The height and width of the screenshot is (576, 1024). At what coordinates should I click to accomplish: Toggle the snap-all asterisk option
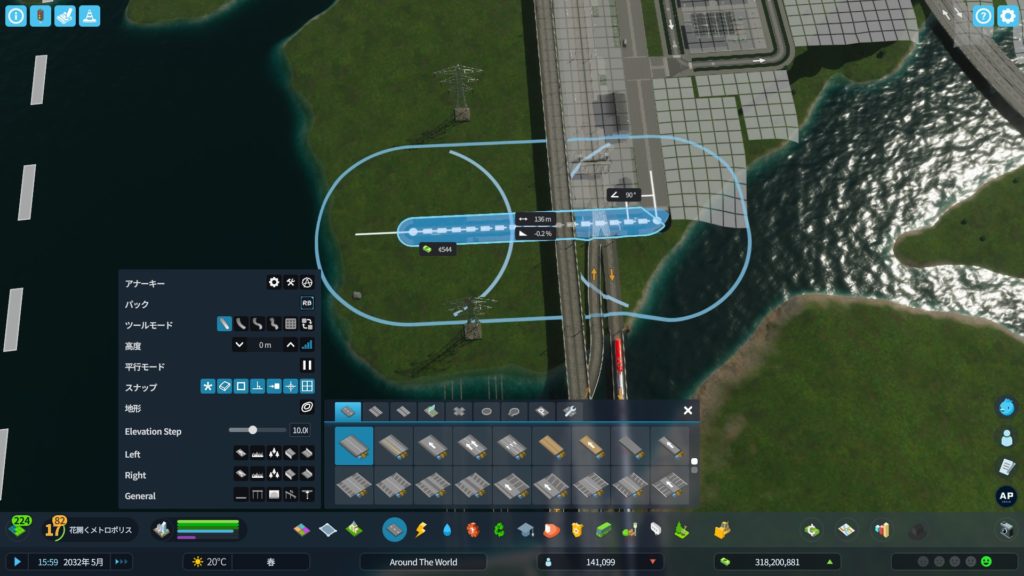208,387
